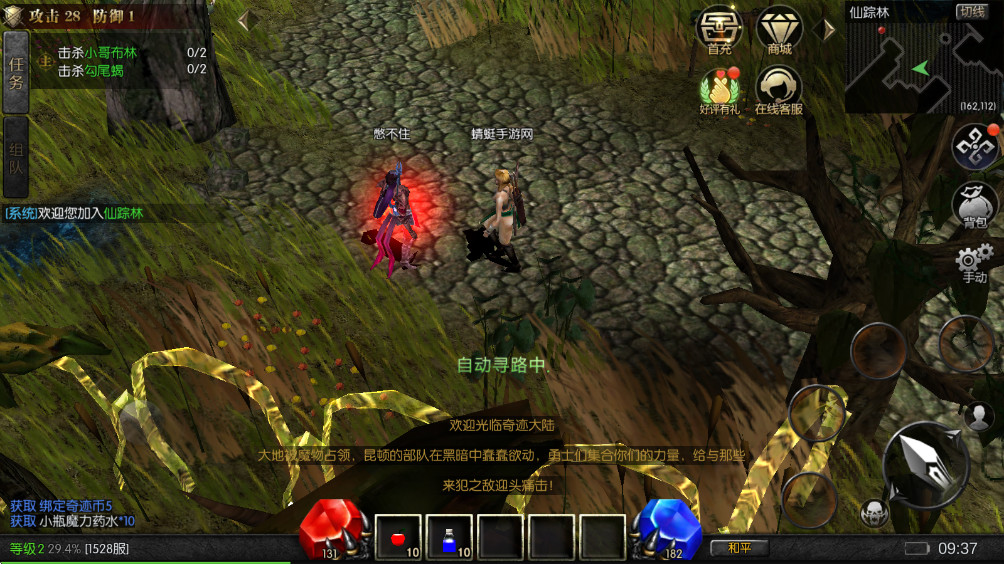The image size is (1004, 564).
Task: Tap the 切线 switch-line button
Action: click(x=970, y=12)
